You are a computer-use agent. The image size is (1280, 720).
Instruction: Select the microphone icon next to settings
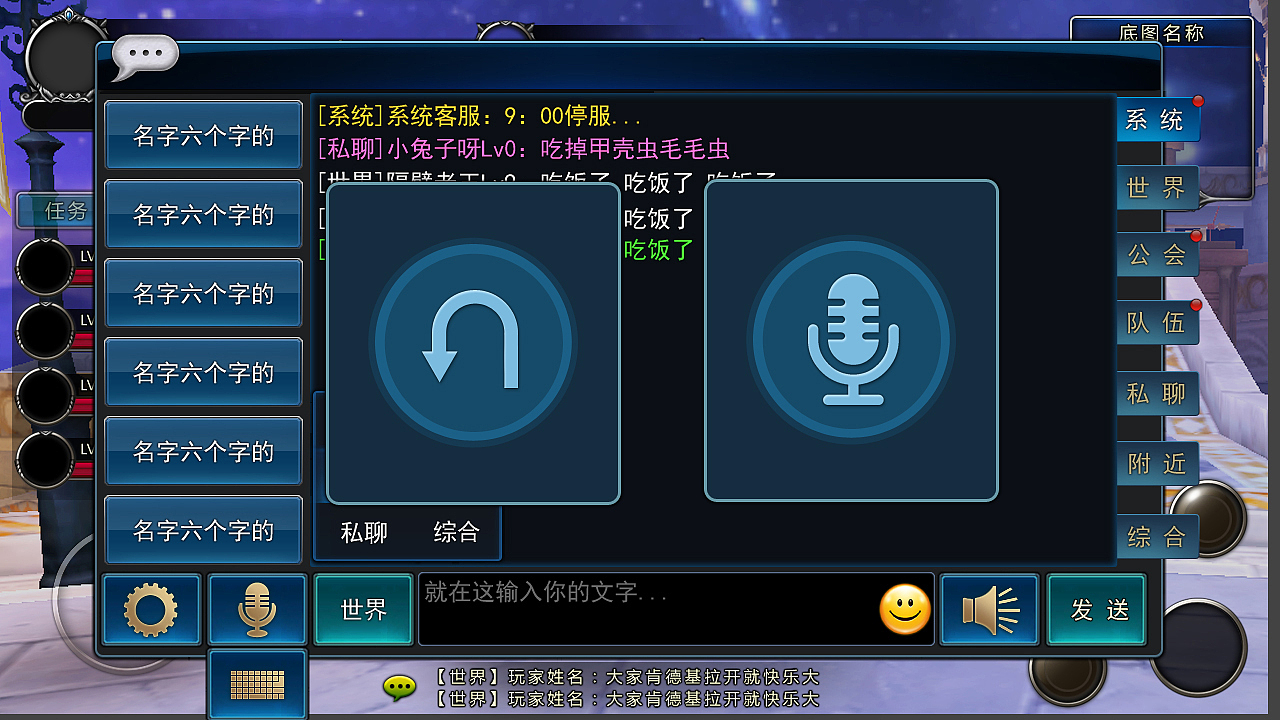coord(257,610)
